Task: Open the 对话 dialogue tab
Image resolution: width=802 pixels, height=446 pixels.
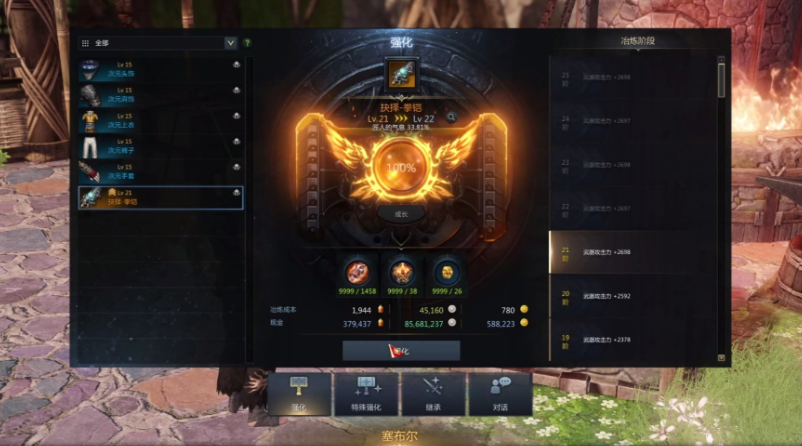Action: tap(500, 393)
